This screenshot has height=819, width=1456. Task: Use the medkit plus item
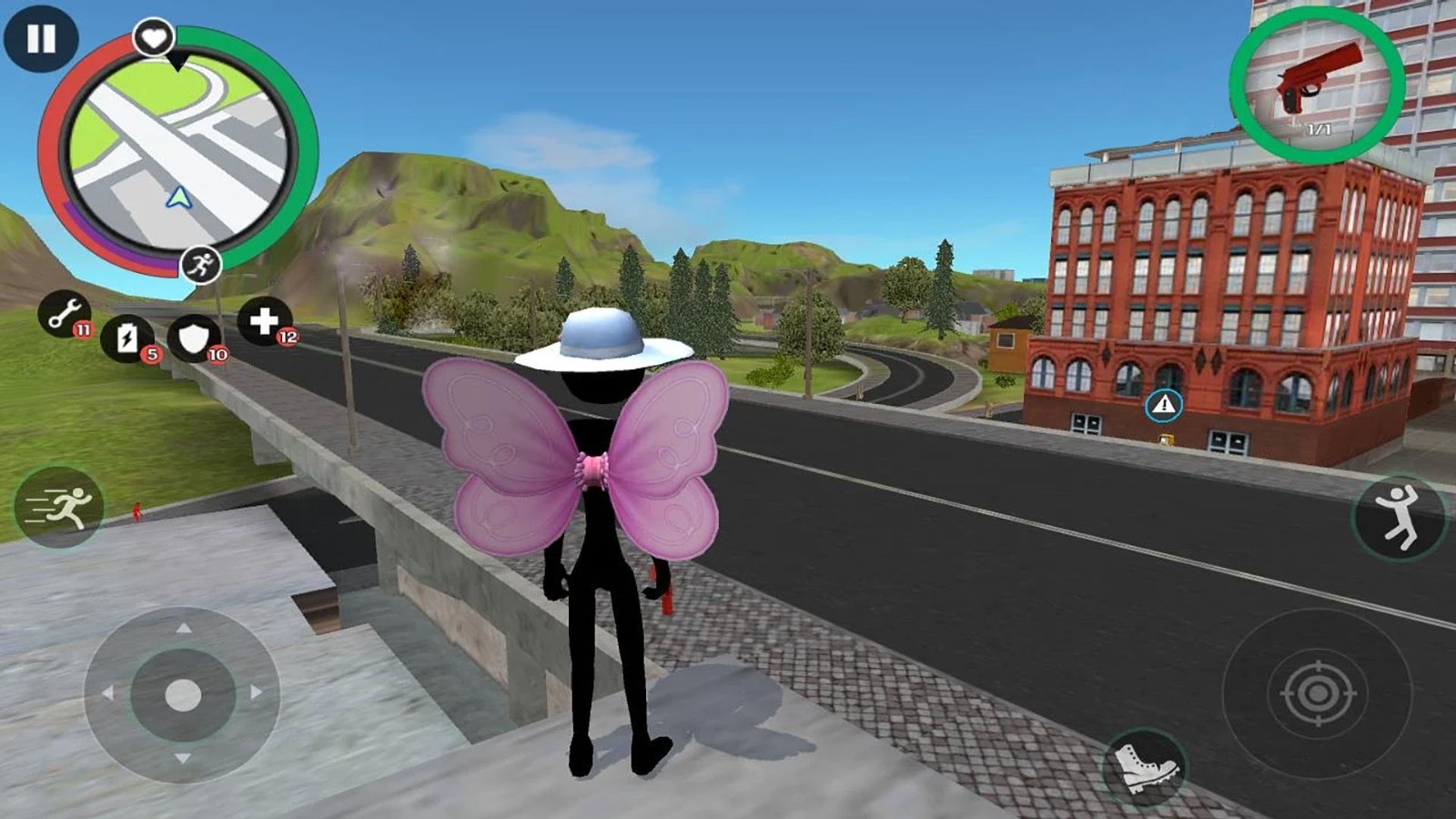pos(265,320)
